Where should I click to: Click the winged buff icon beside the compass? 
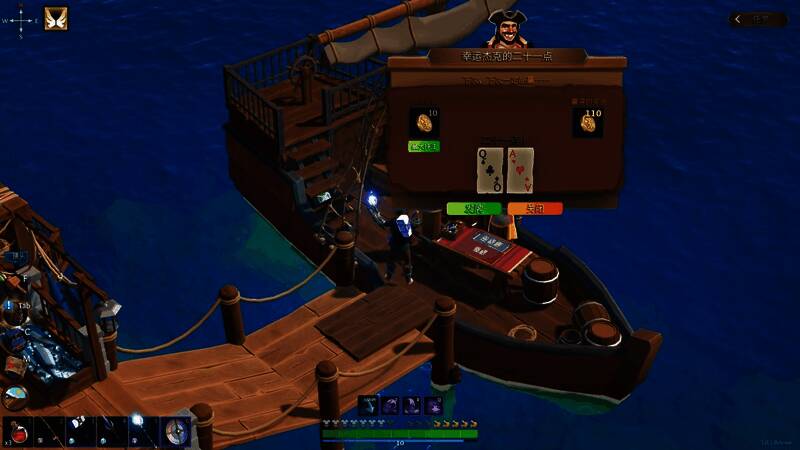pyautogui.click(x=55, y=19)
